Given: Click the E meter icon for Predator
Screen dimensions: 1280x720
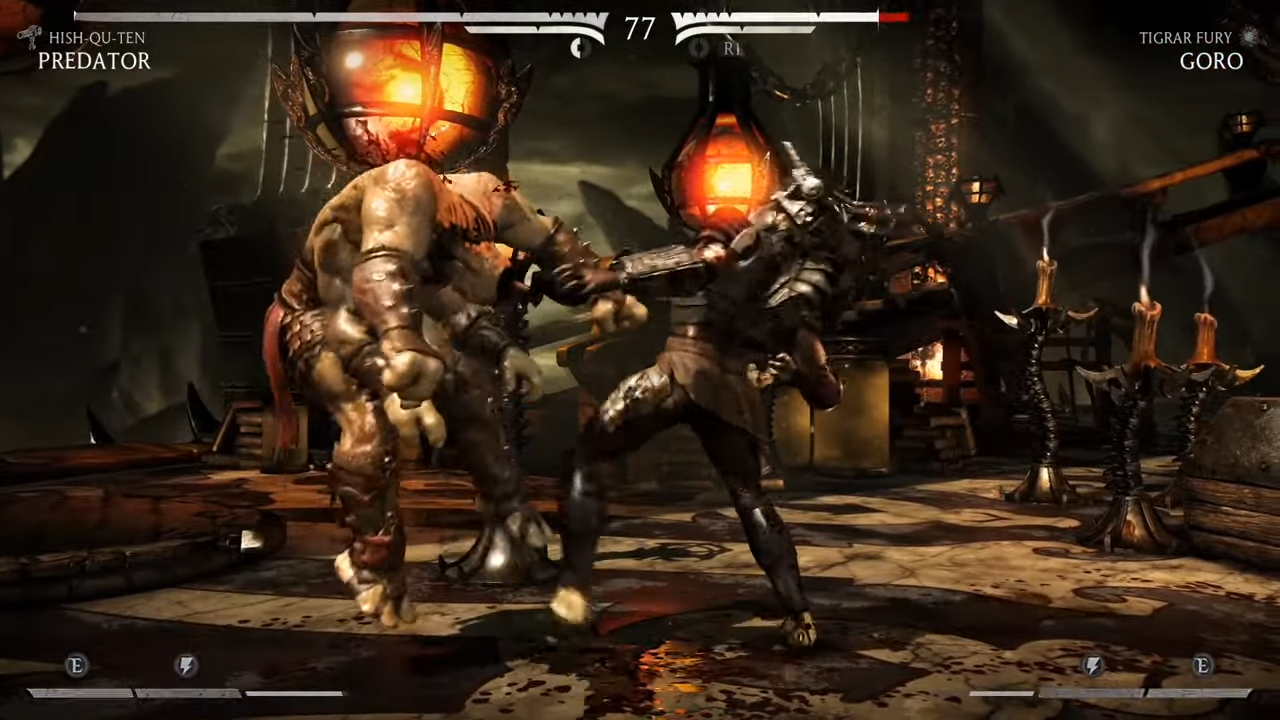Looking at the screenshot, I should pos(75,666).
